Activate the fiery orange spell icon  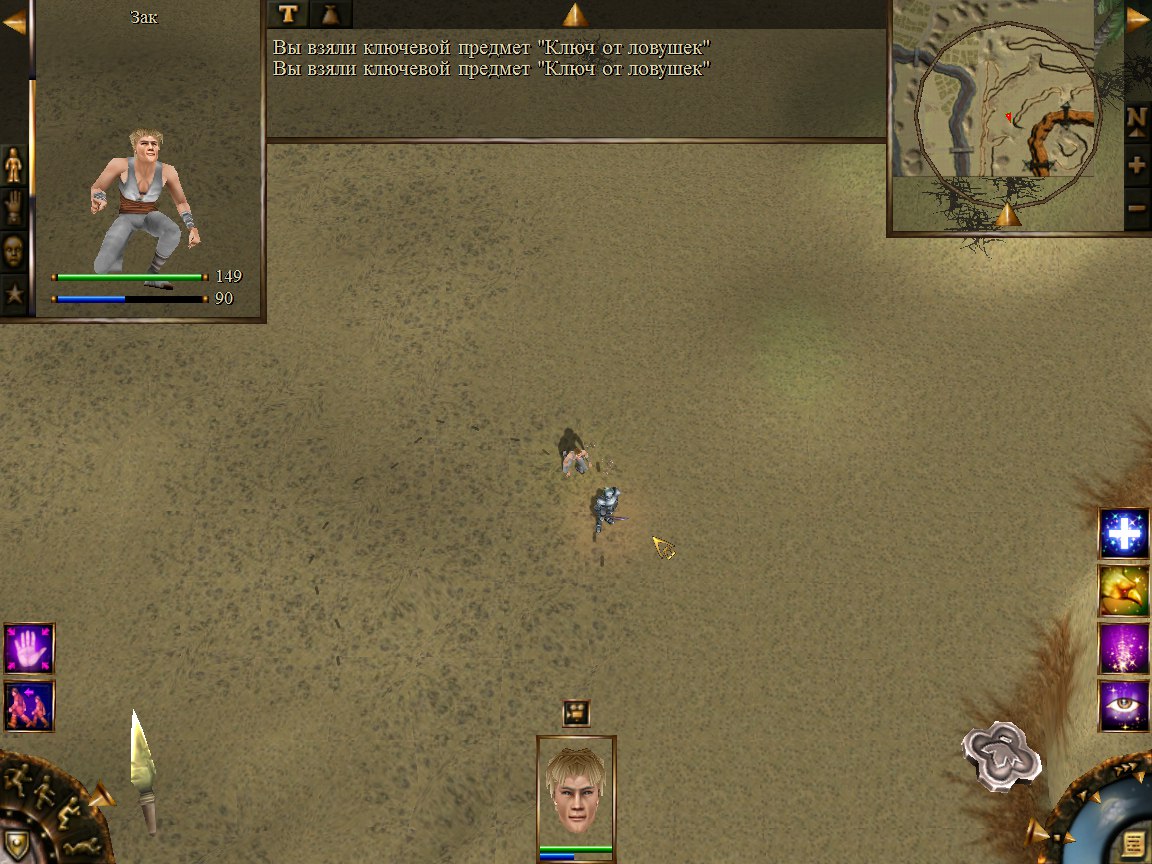[1124, 591]
